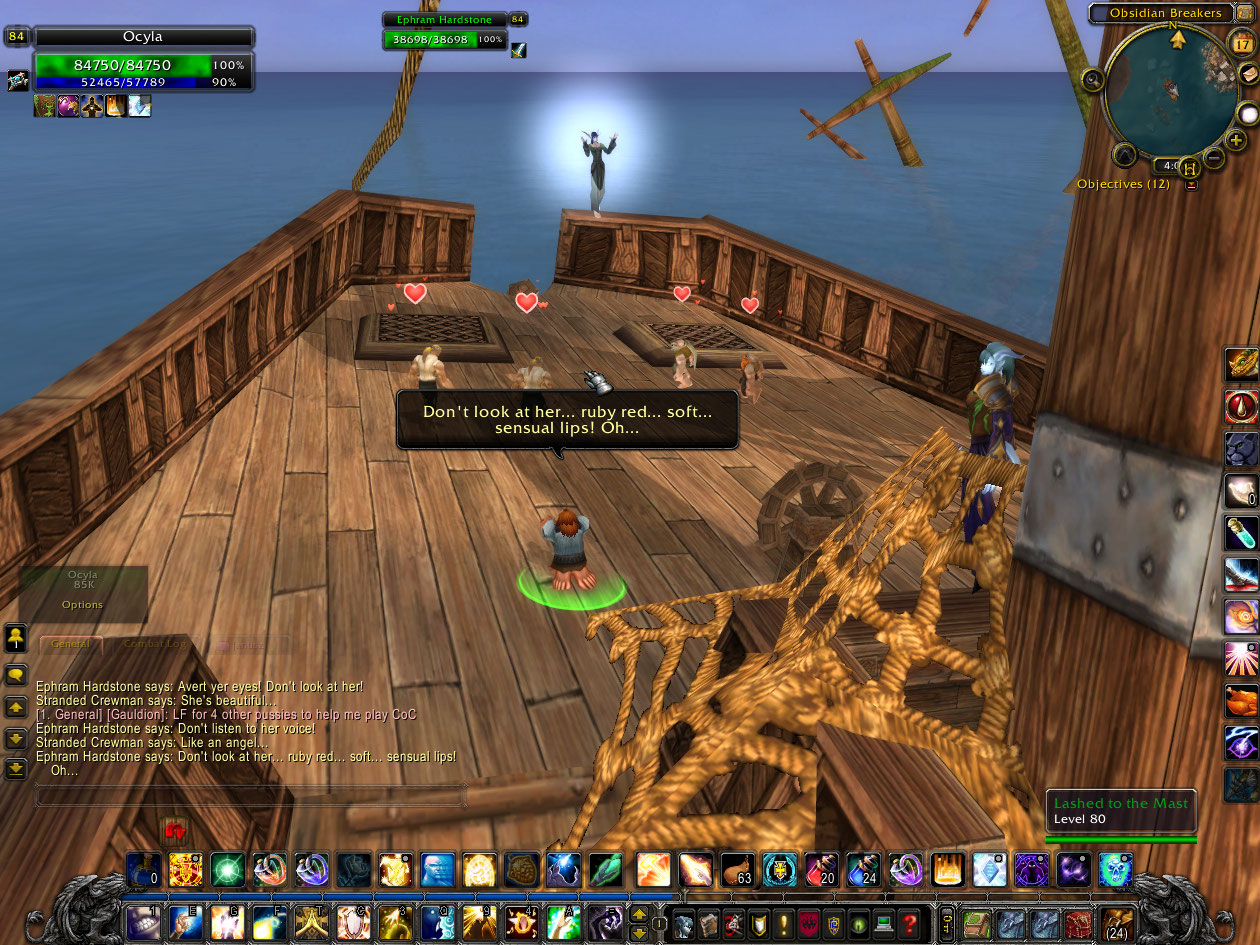The height and width of the screenshot is (945, 1260).
Task: Zoom in on the minimap
Action: click(1236, 140)
